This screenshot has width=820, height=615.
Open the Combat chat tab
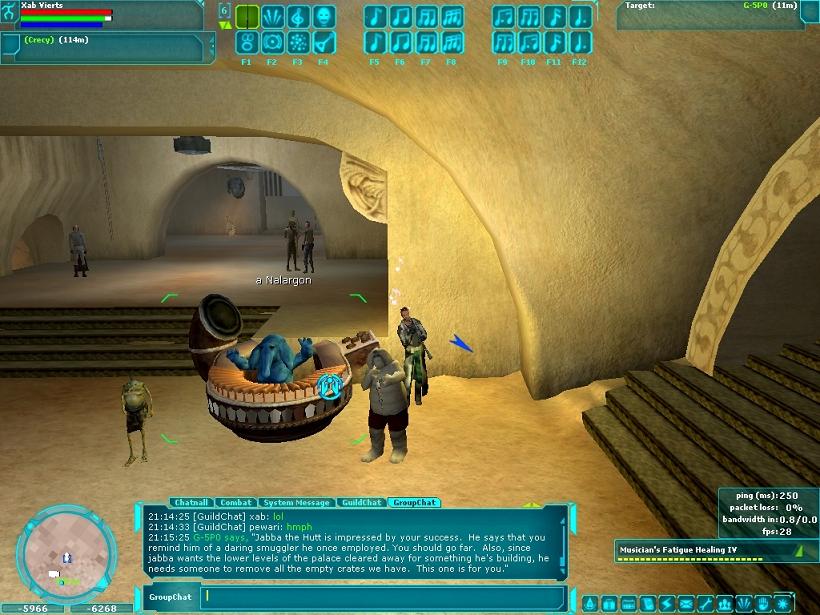235,502
